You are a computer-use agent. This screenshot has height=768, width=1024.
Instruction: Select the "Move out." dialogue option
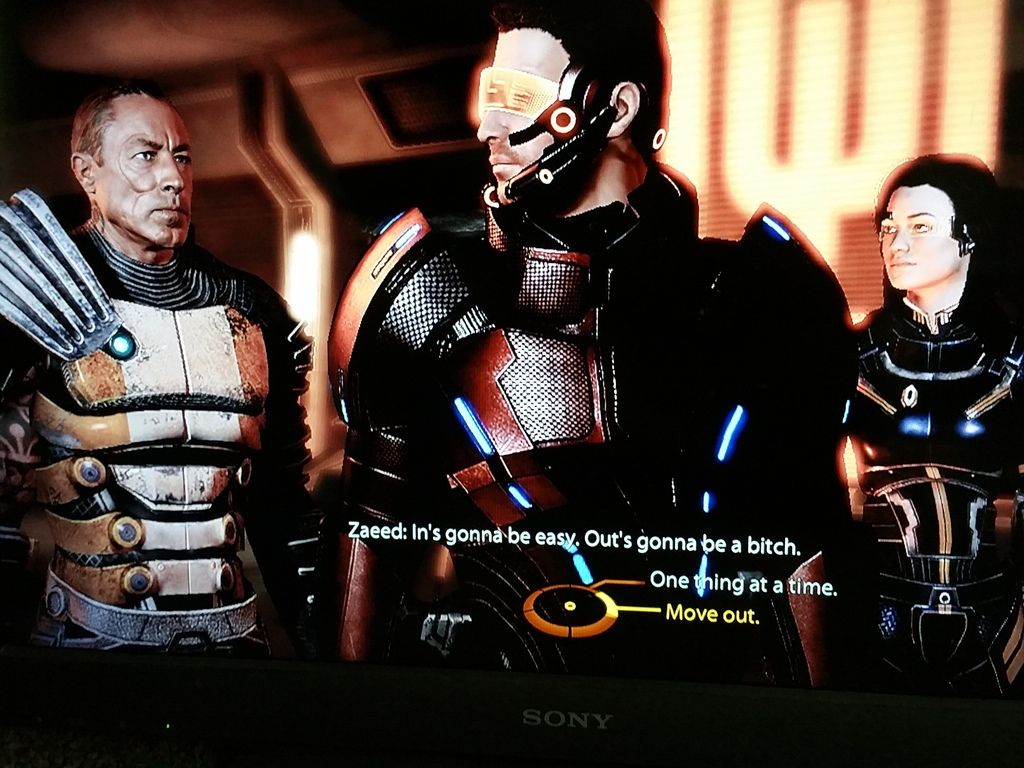[712, 614]
